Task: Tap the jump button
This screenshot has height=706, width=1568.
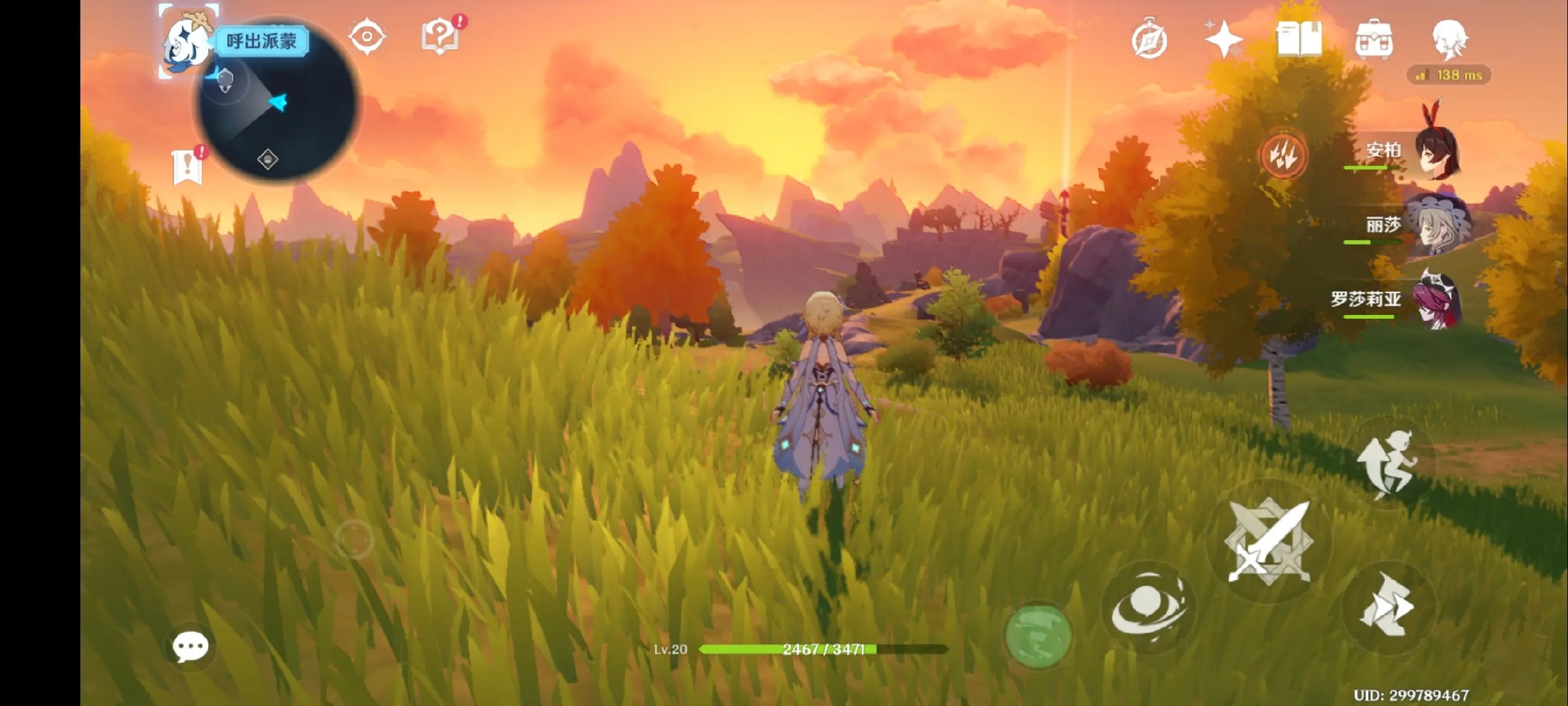Action: click(x=1388, y=463)
